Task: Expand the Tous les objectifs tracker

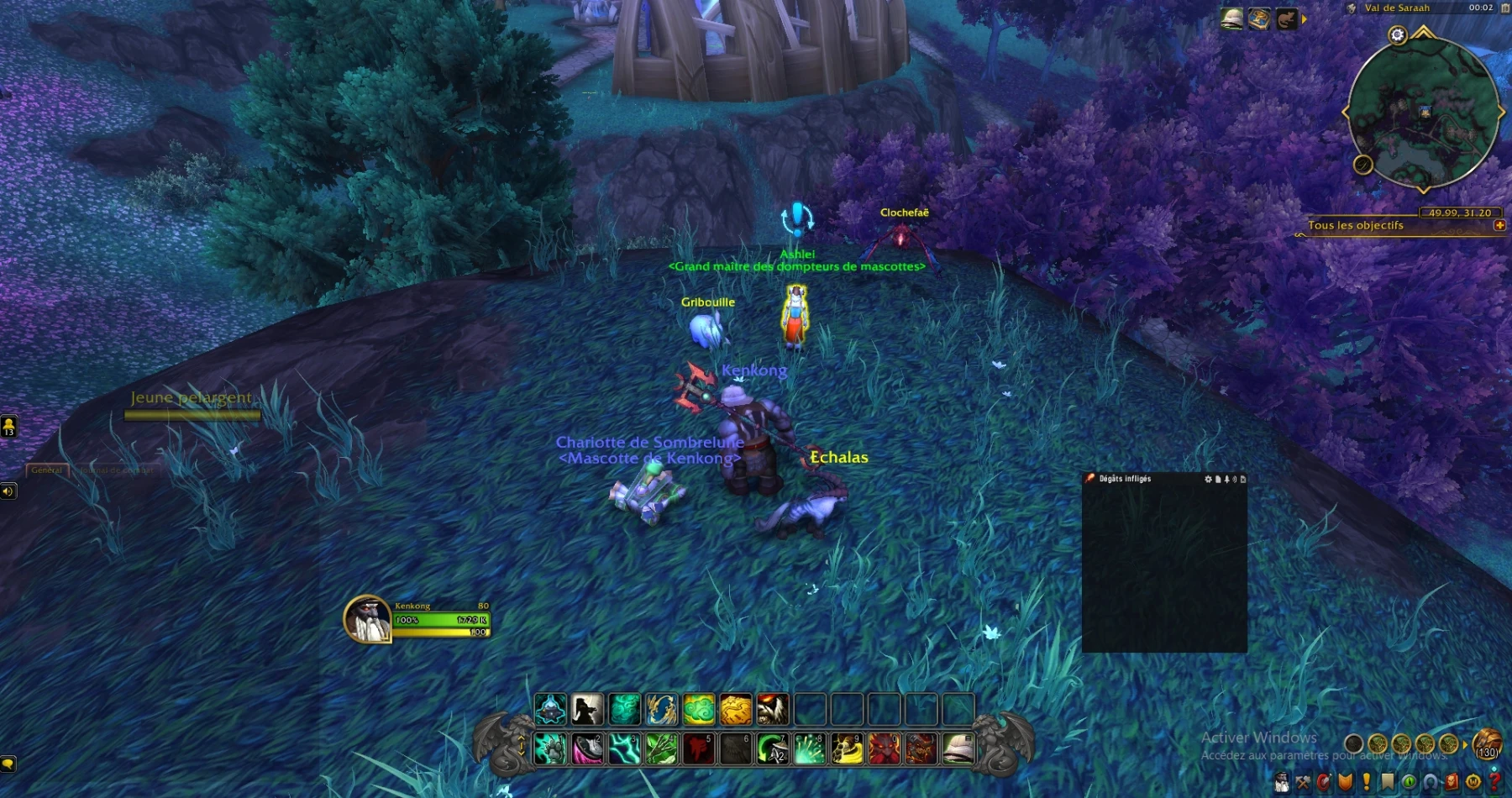Action: pyautogui.click(x=1499, y=225)
